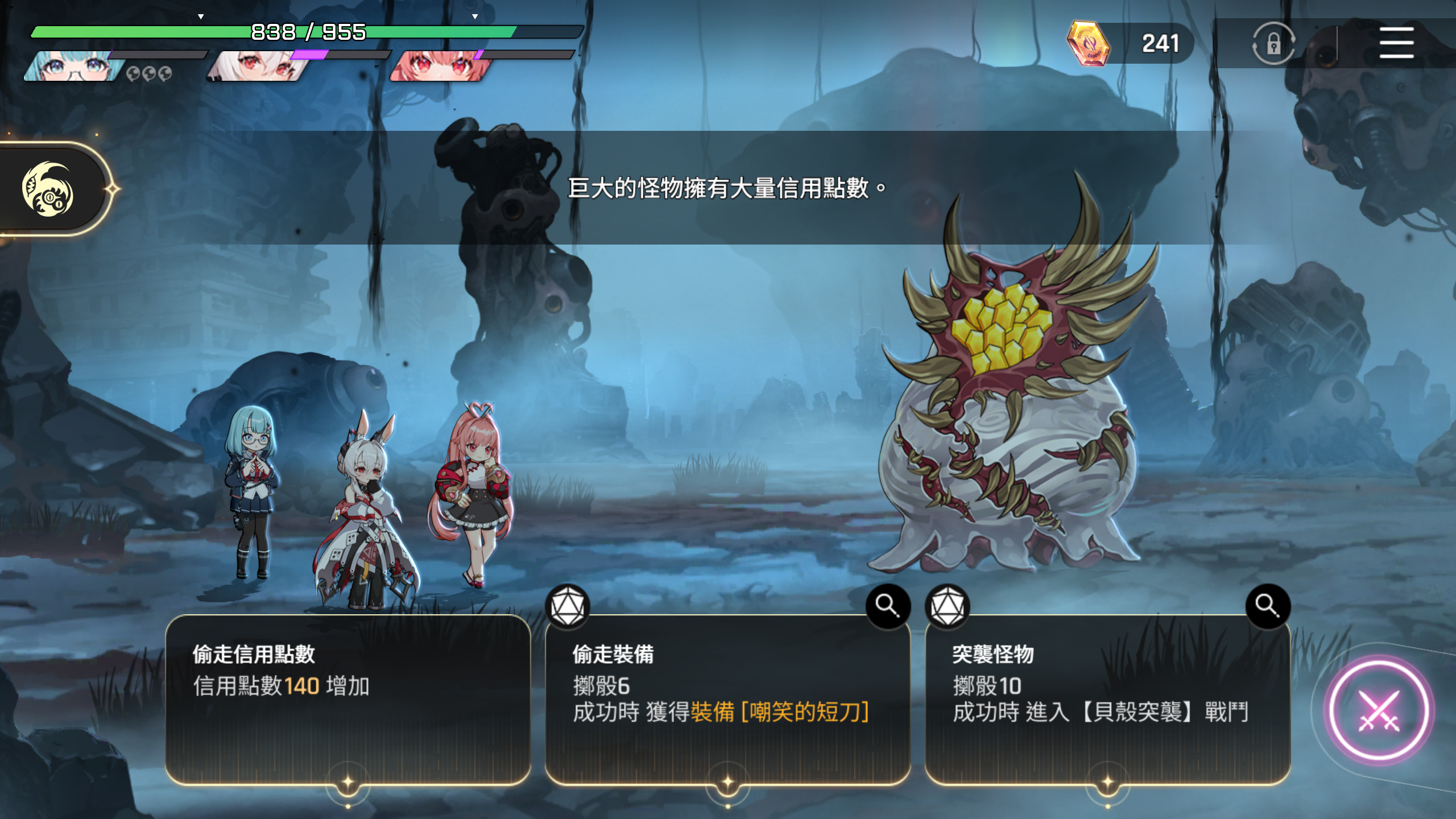
Task: Select the 偷走裝備 dice option
Action: pyautogui.click(x=727, y=700)
